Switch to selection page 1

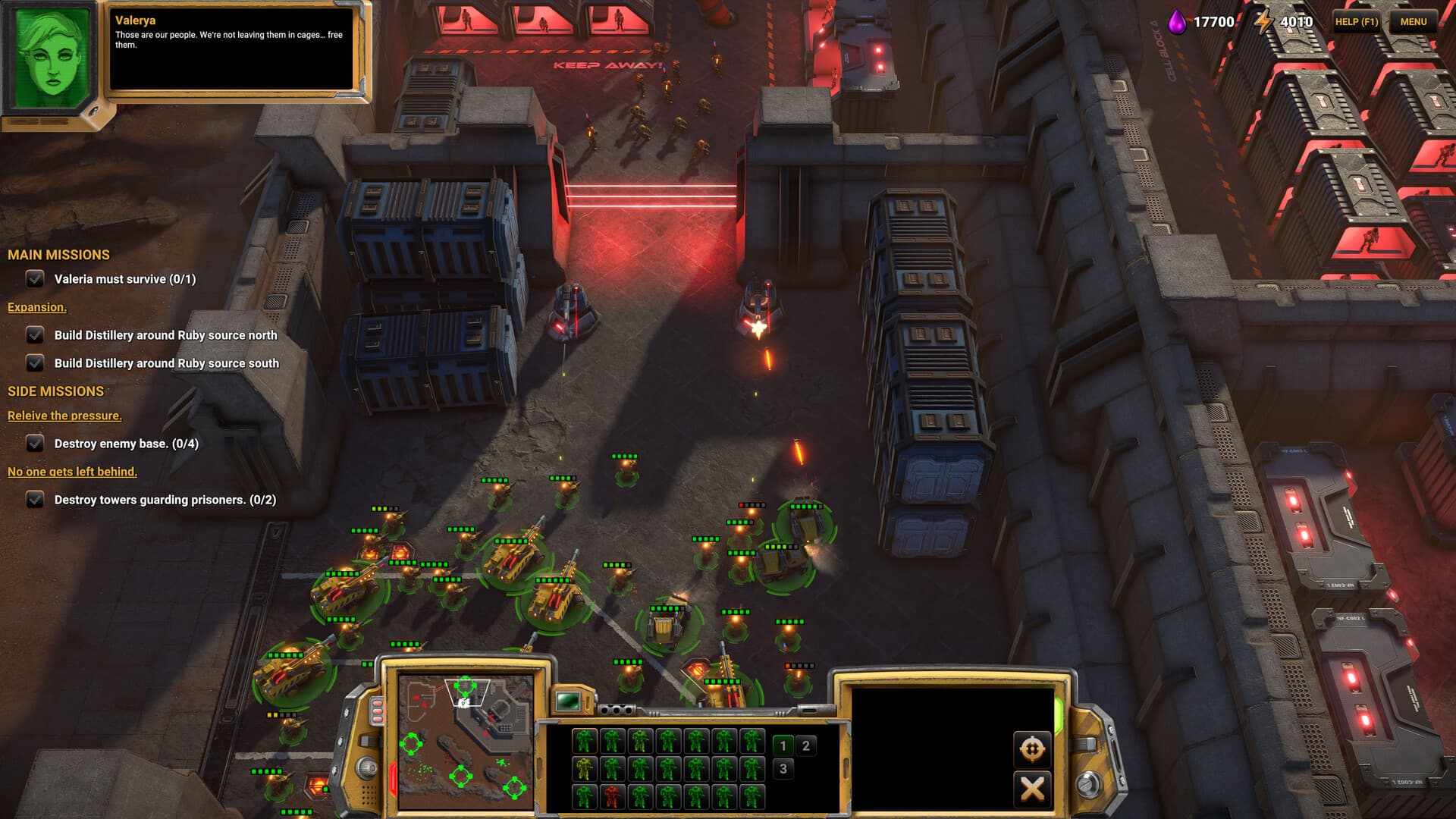tap(783, 745)
